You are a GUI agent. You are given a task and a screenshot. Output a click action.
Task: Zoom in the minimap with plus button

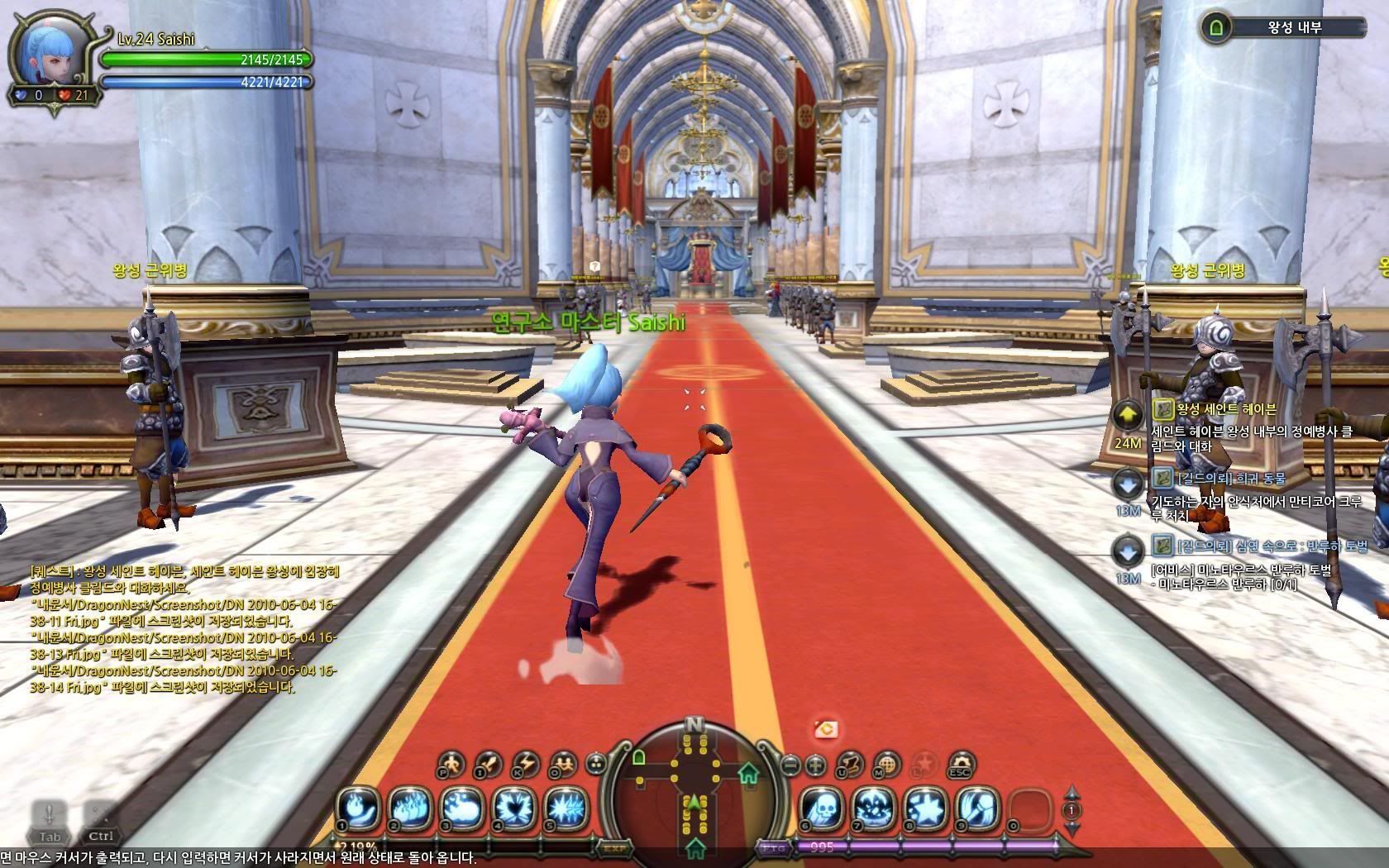pyautogui.click(x=816, y=765)
